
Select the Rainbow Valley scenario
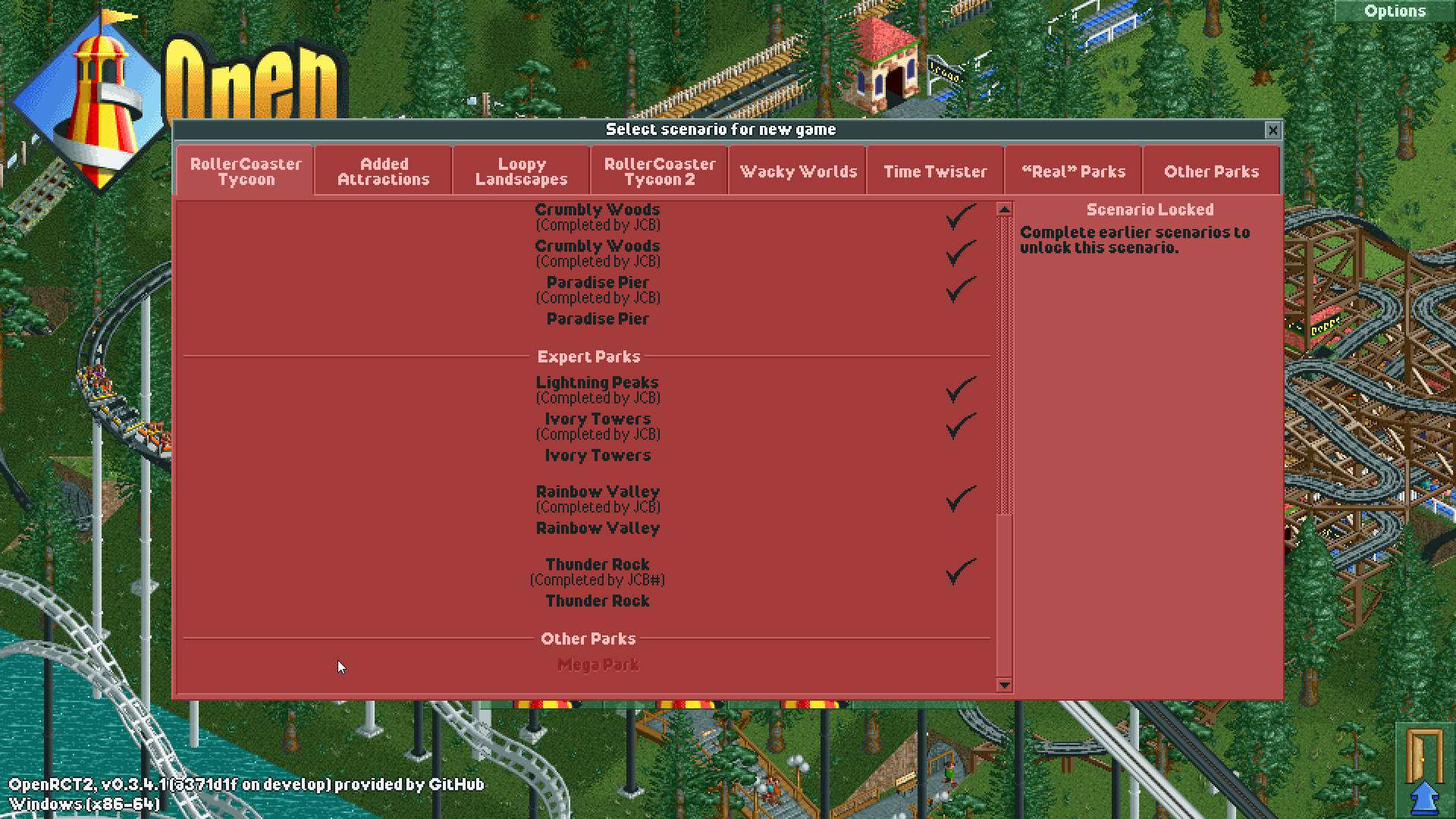(597, 491)
